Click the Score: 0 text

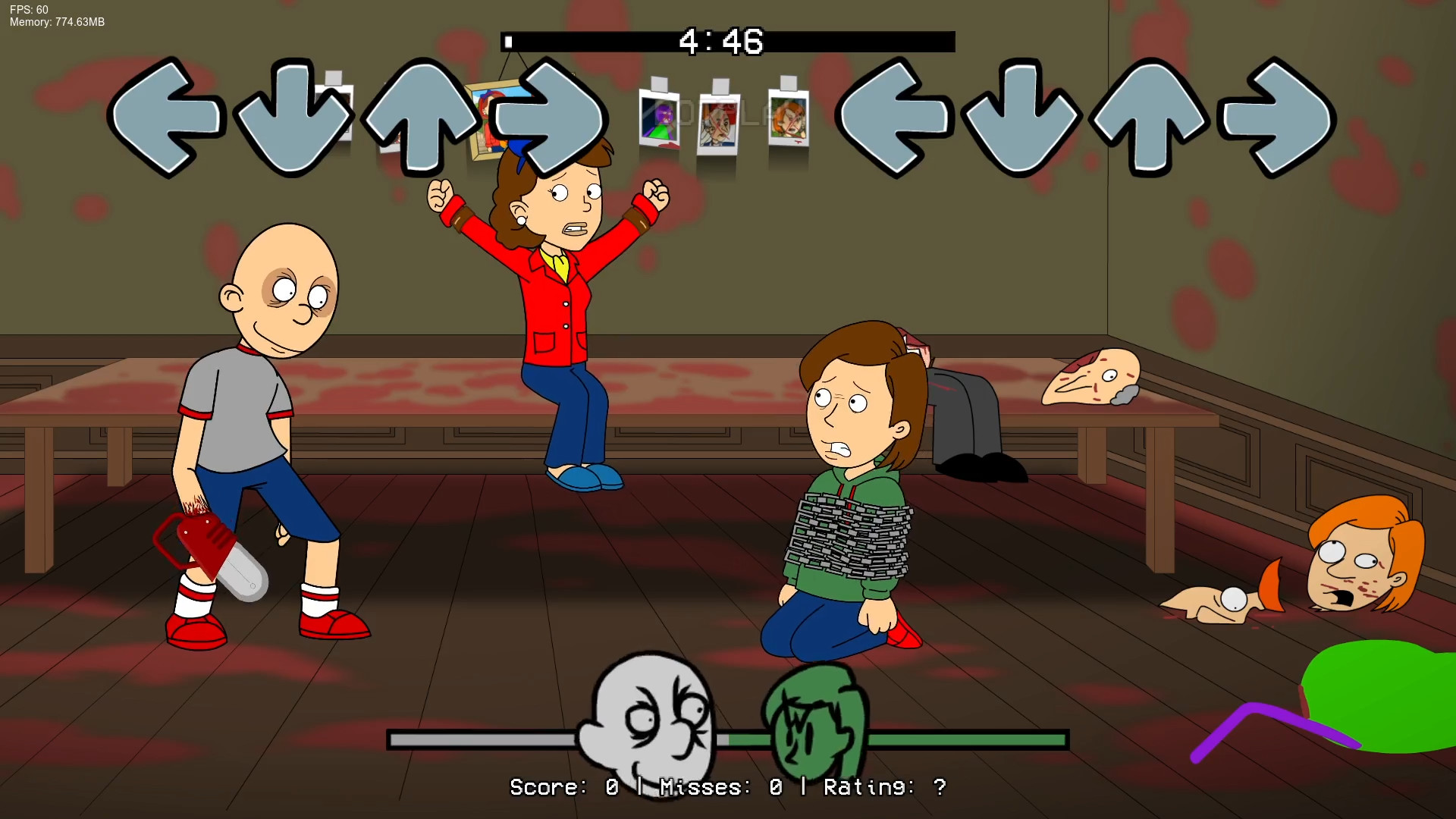(x=565, y=787)
